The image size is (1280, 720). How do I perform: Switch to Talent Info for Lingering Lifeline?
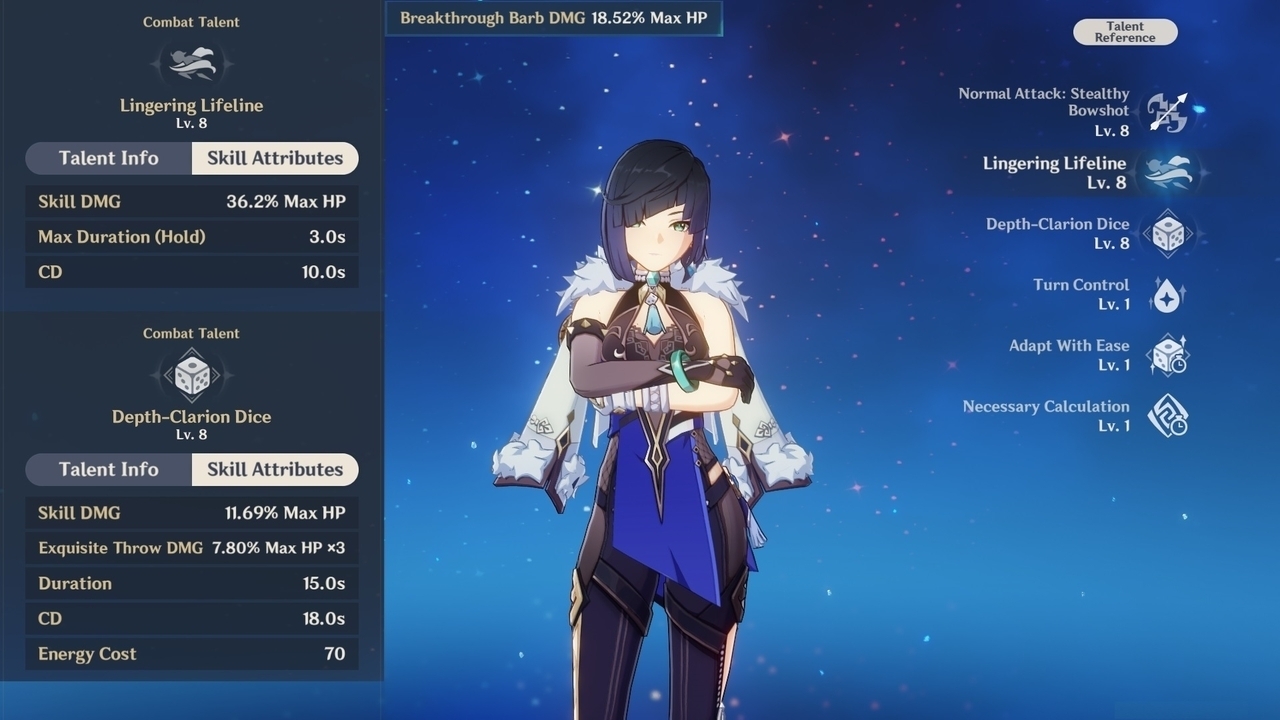[x=107, y=158]
